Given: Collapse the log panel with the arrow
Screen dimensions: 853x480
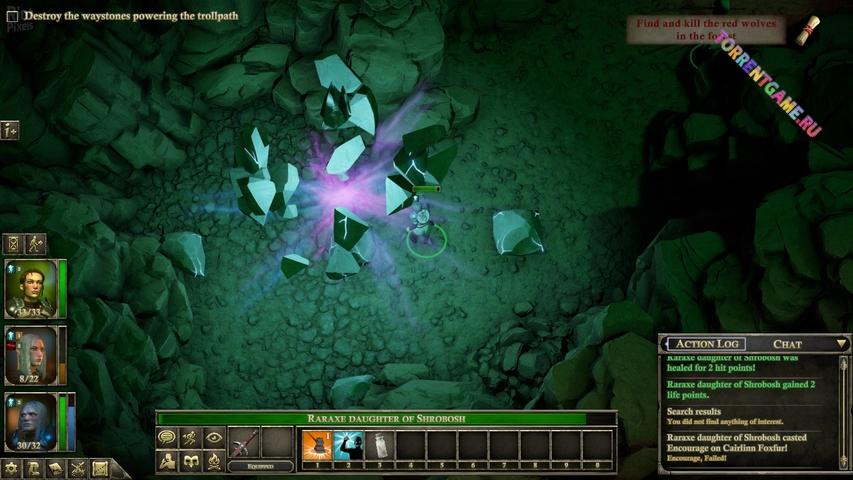Looking at the screenshot, I should coord(842,344).
